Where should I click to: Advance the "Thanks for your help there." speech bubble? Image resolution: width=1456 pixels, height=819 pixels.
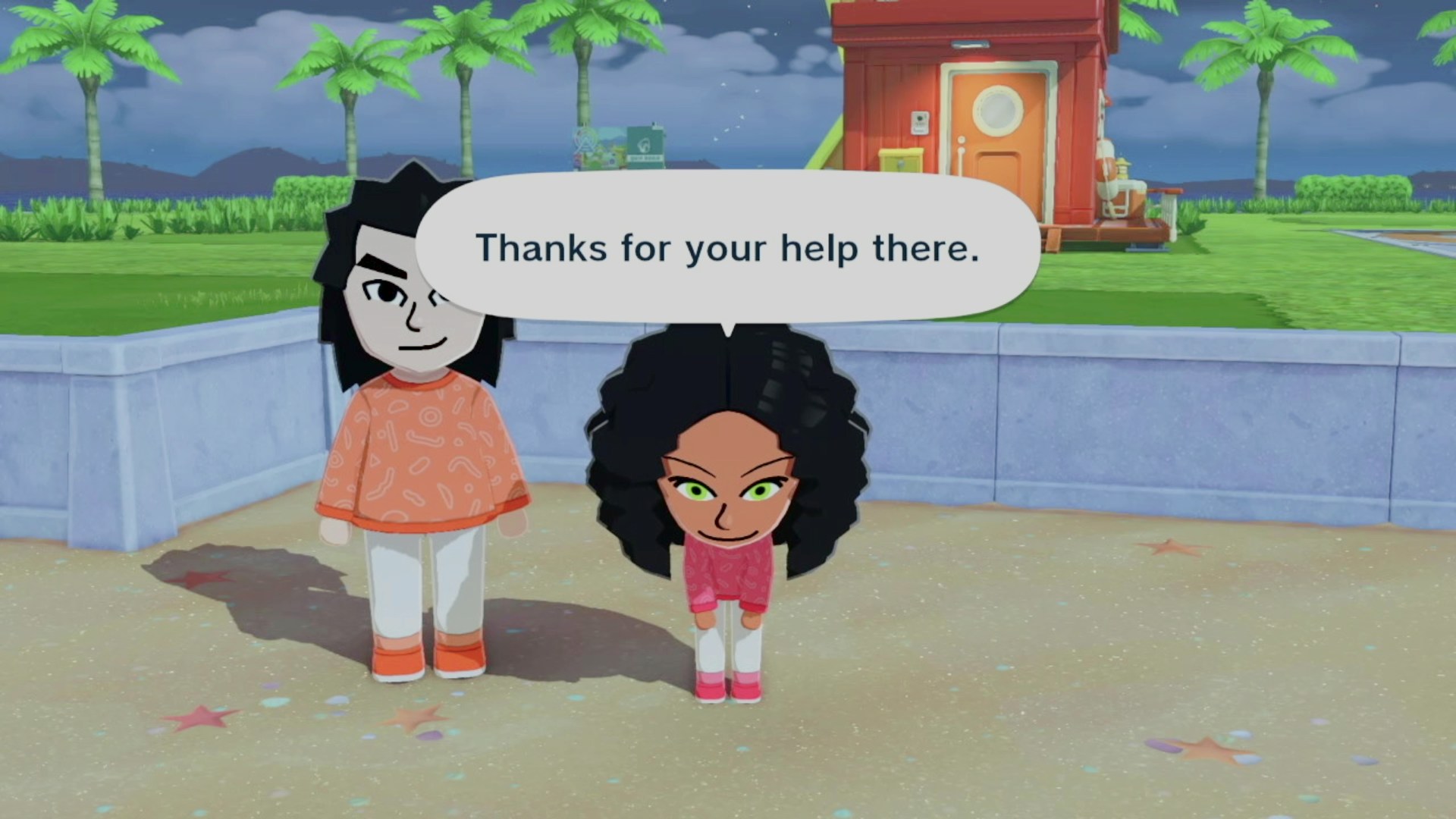tap(726, 248)
